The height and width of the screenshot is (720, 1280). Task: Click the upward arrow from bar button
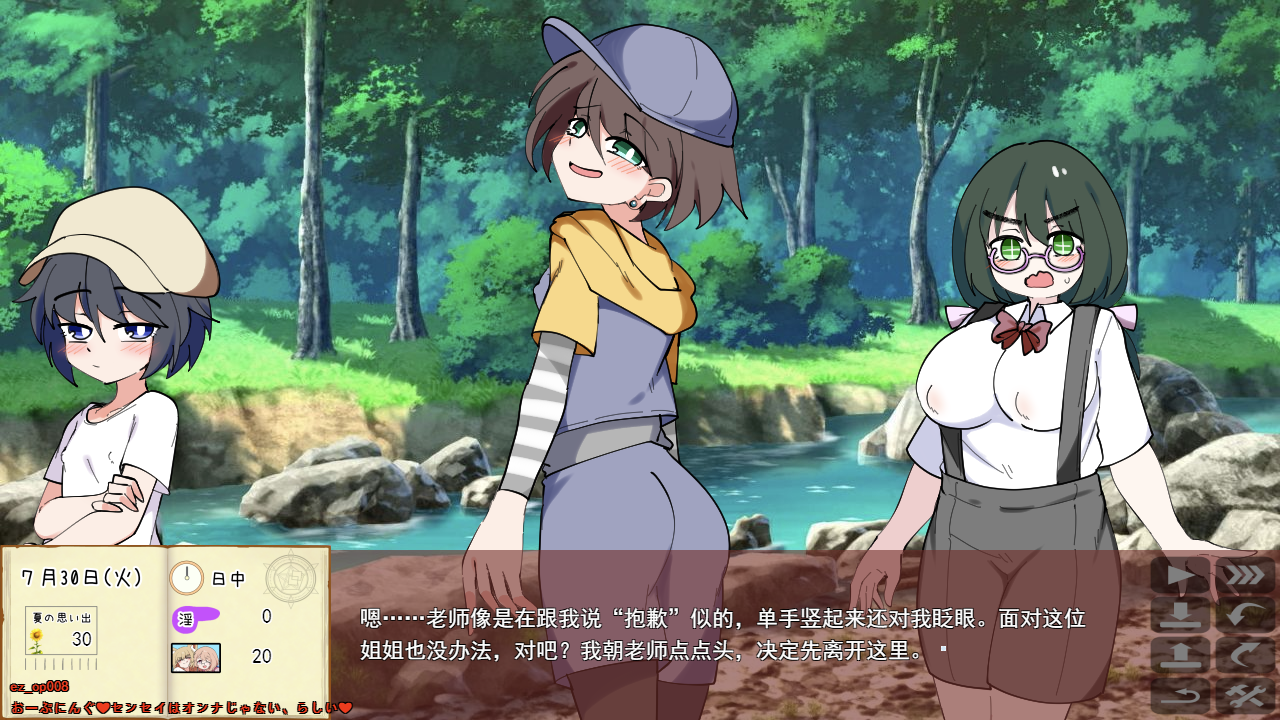[1180, 655]
